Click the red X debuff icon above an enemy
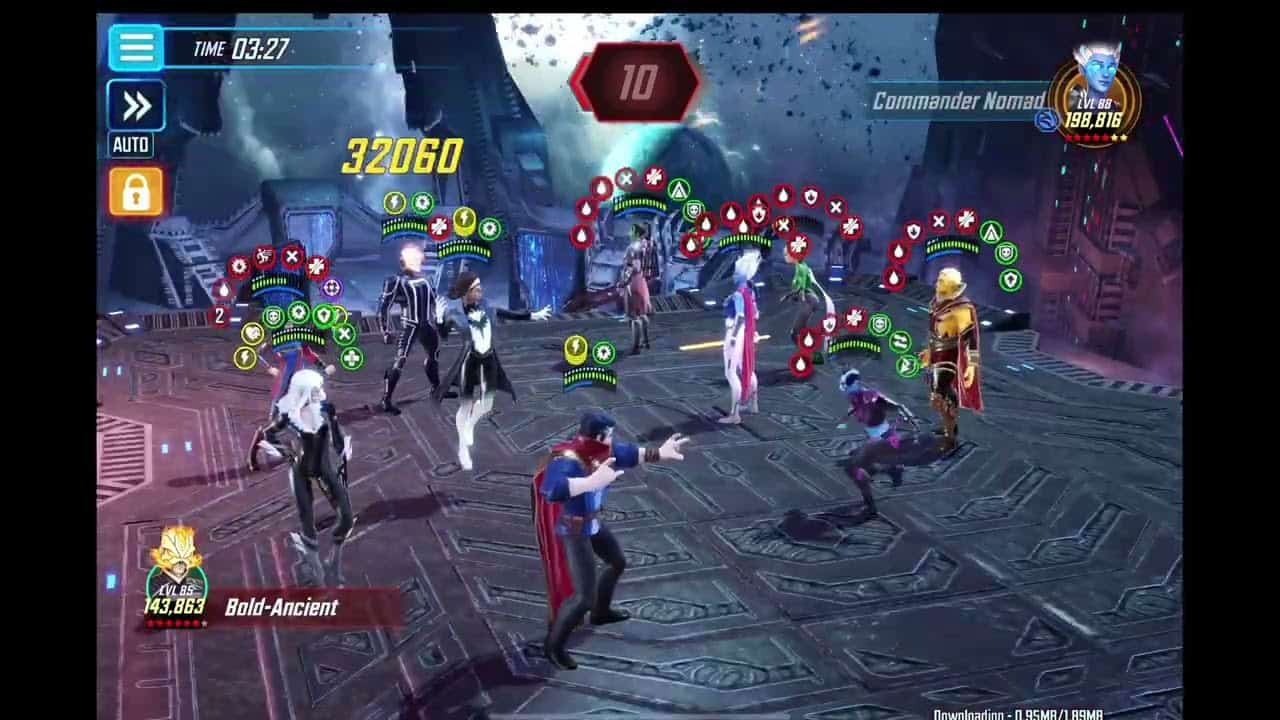 (x=837, y=206)
